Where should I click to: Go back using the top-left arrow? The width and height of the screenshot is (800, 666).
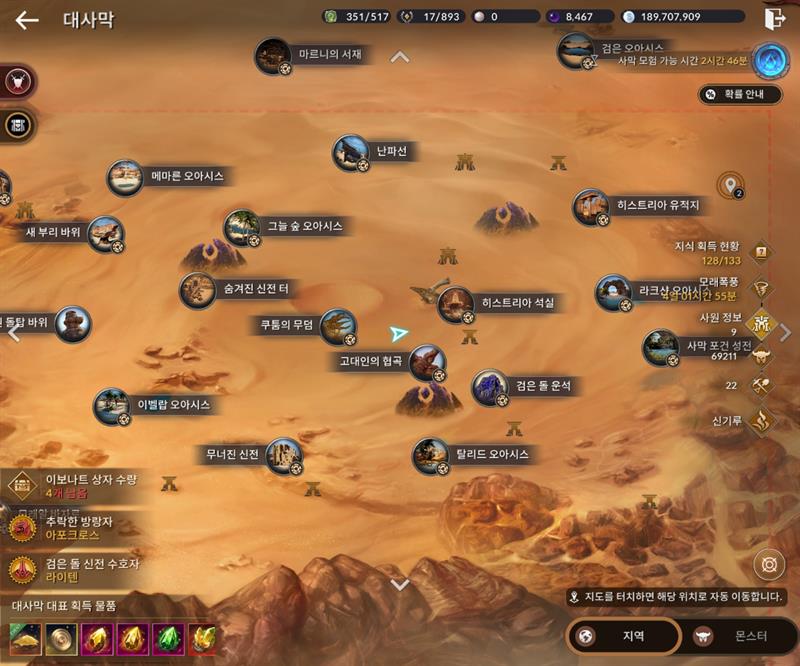(27, 20)
